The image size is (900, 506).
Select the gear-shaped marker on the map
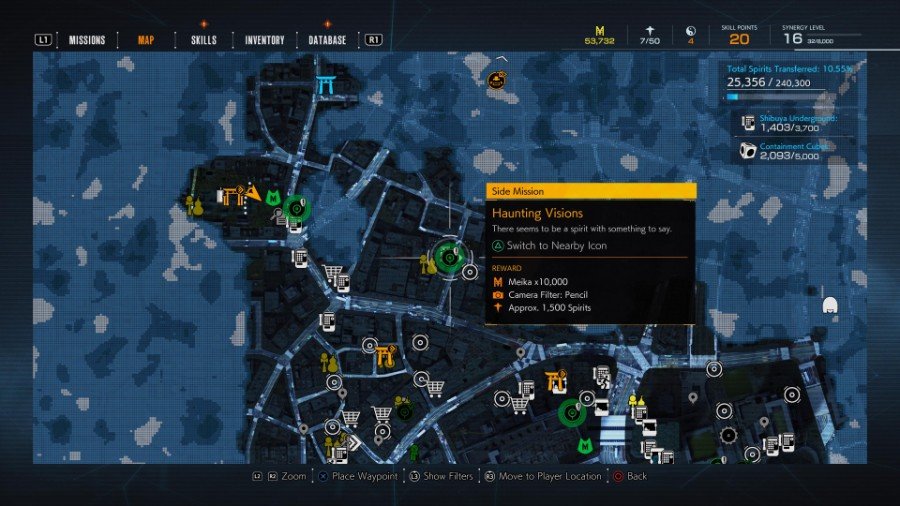[x=728, y=435]
